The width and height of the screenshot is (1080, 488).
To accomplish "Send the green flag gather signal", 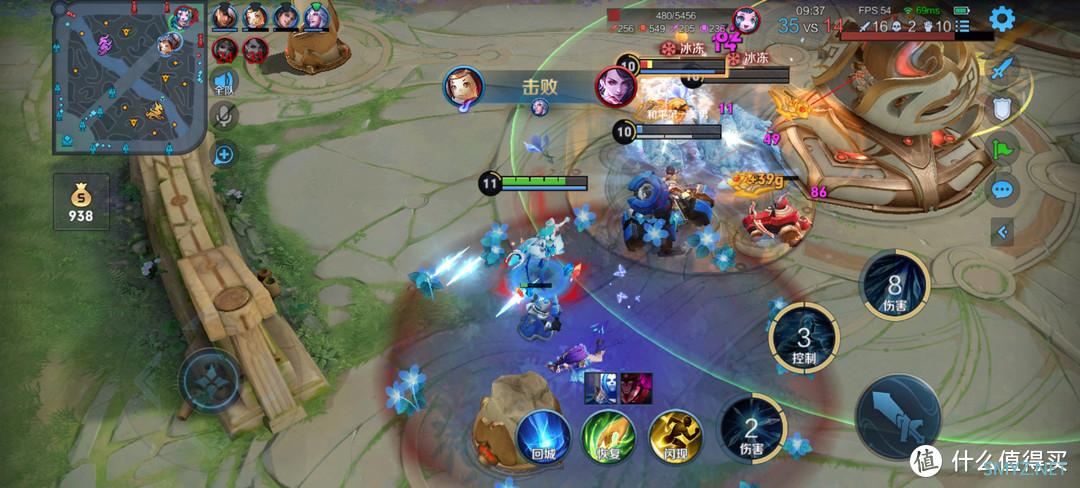I will click(1001, 150).
